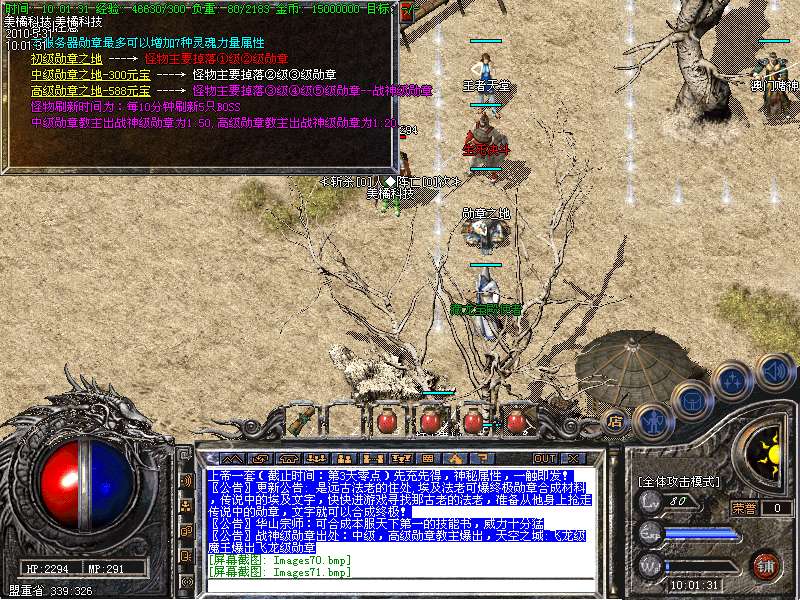The width and height of the screenshot is (800, 600).
Task: Open the 屏幕截图 Images70.bmp chat line
Action: tap(280, 560)
